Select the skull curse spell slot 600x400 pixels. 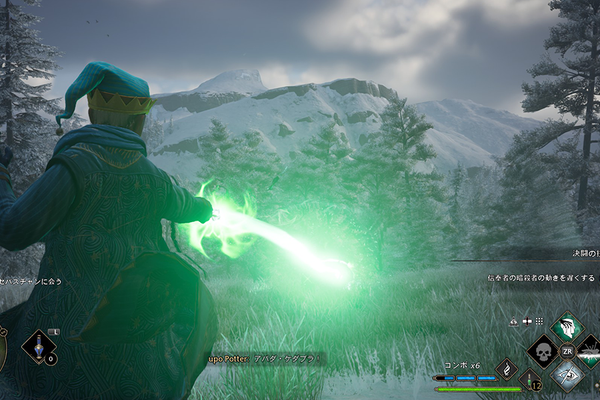point(542,352)
